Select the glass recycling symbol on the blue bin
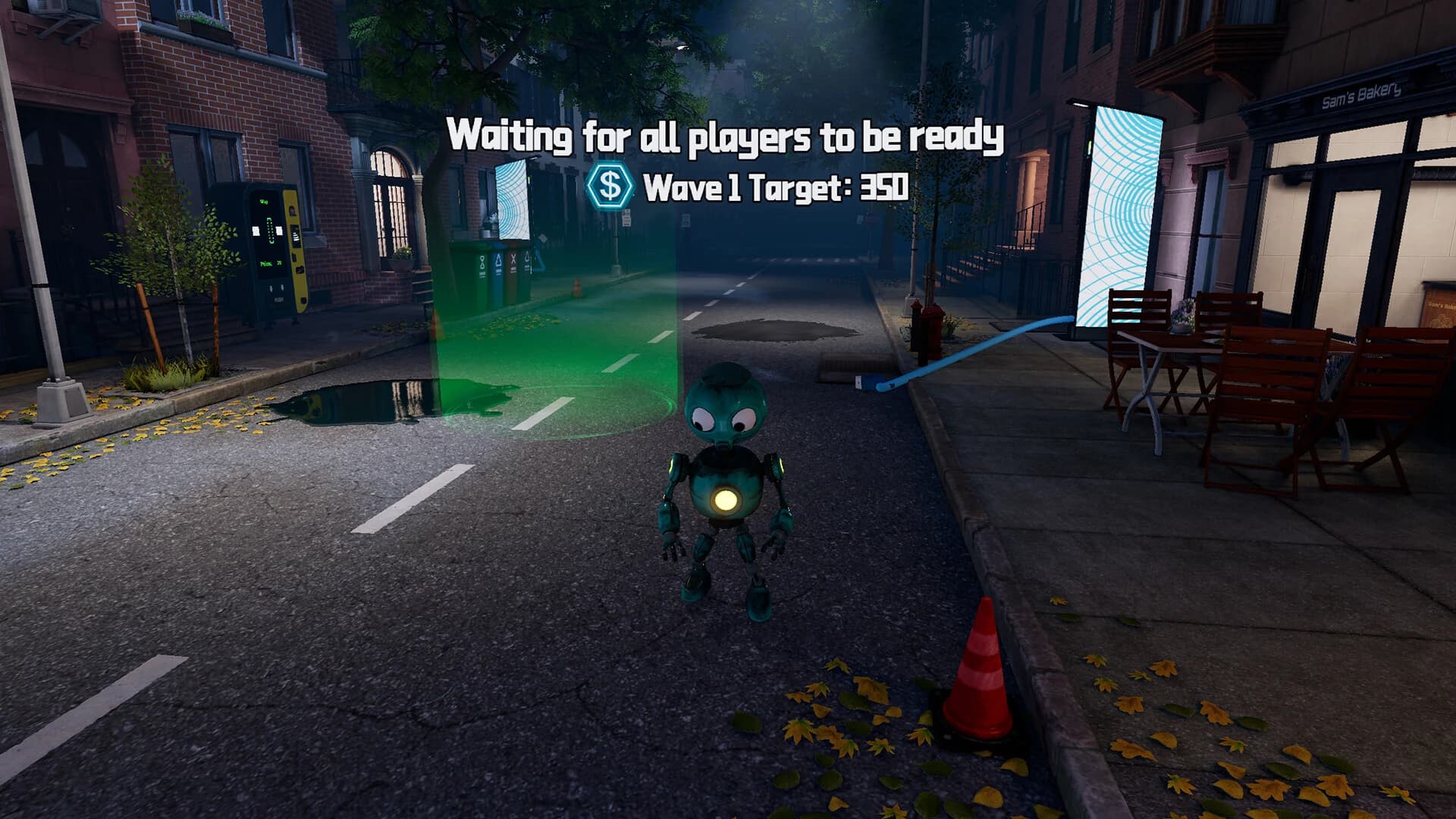Image resolution: width=1456 pixels, height=819 pixels. (498, 261)
